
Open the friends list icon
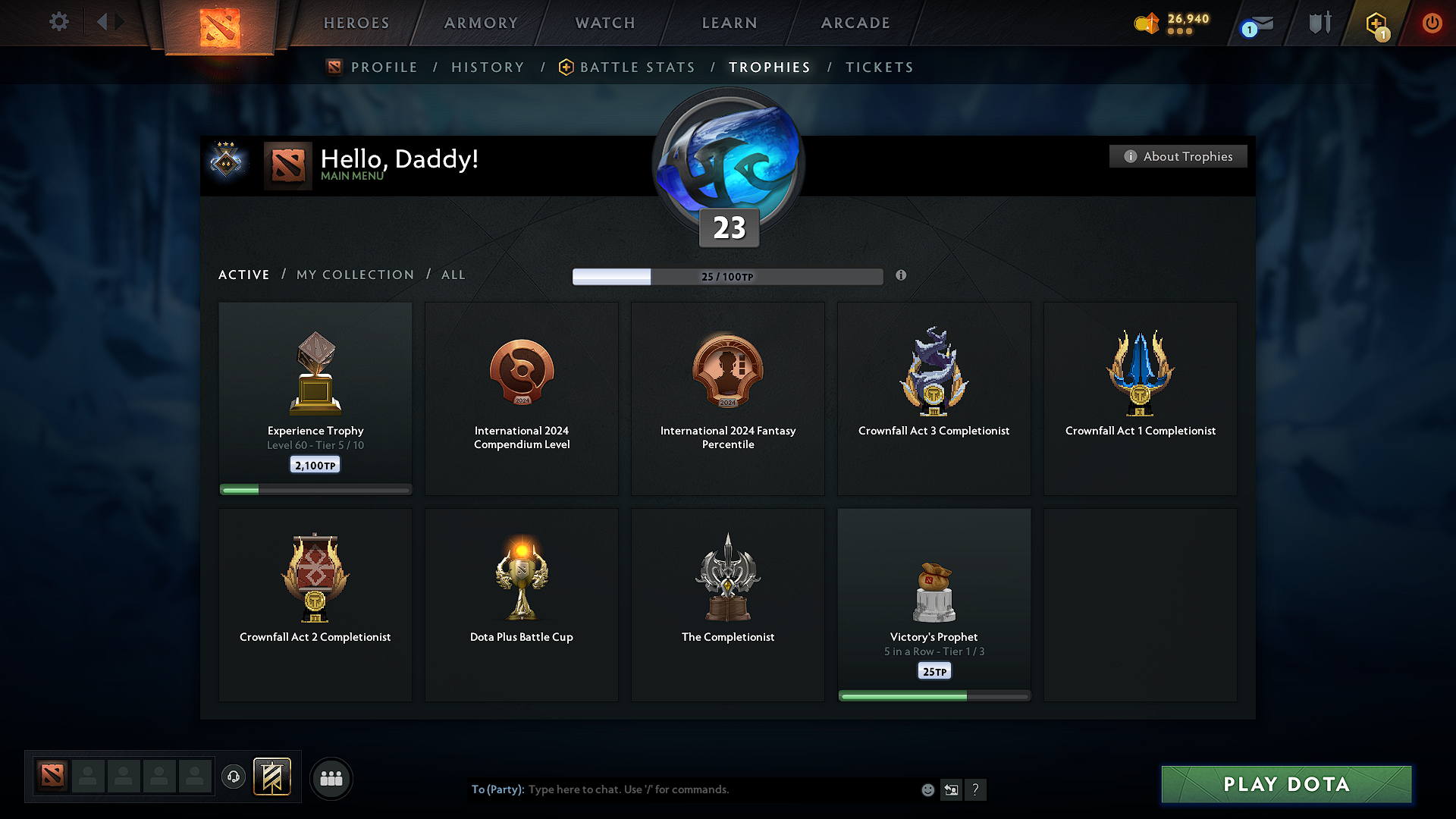click(331, 778)
